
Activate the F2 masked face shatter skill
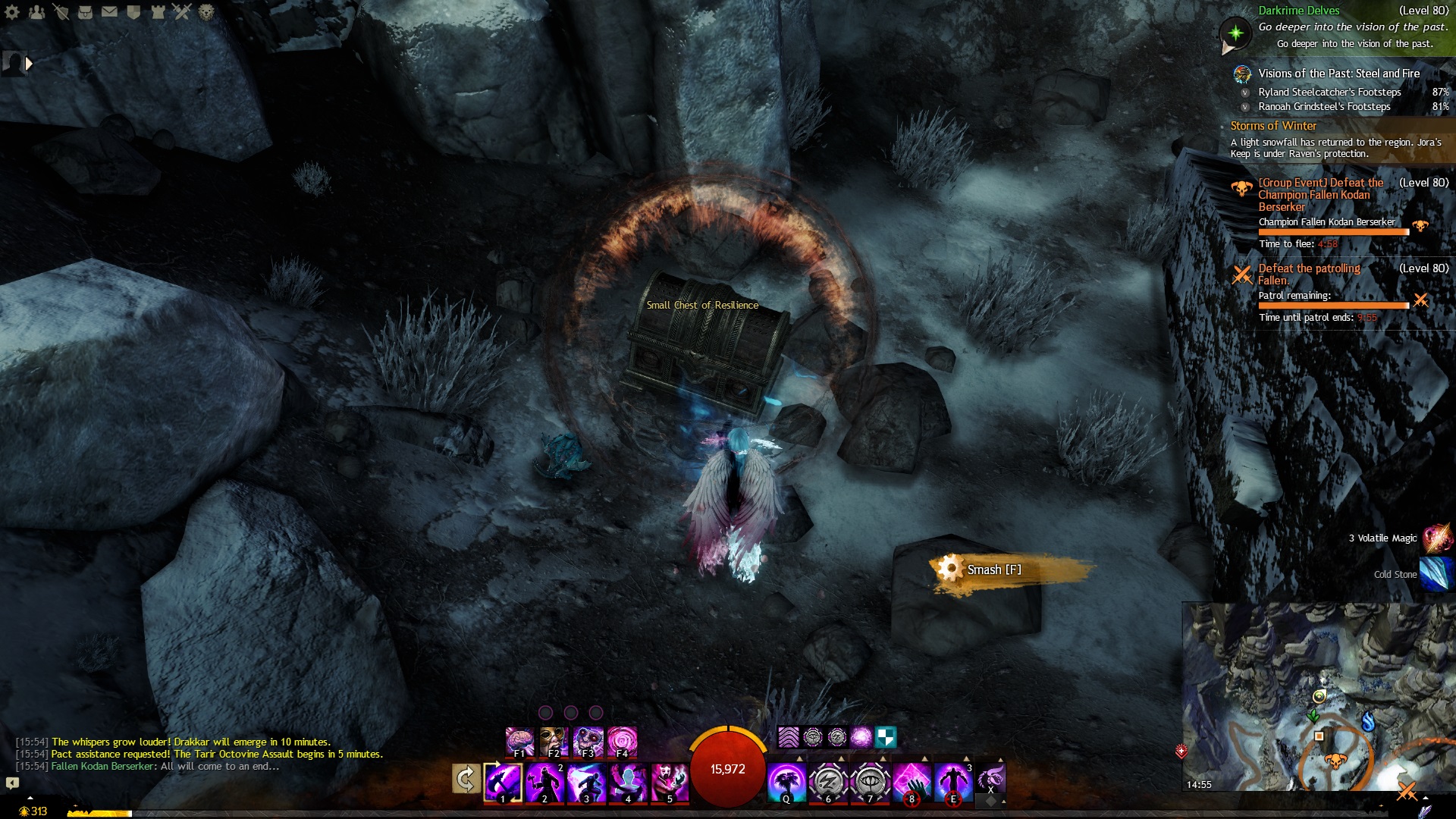pyautogui.click(x=554, y=741)
